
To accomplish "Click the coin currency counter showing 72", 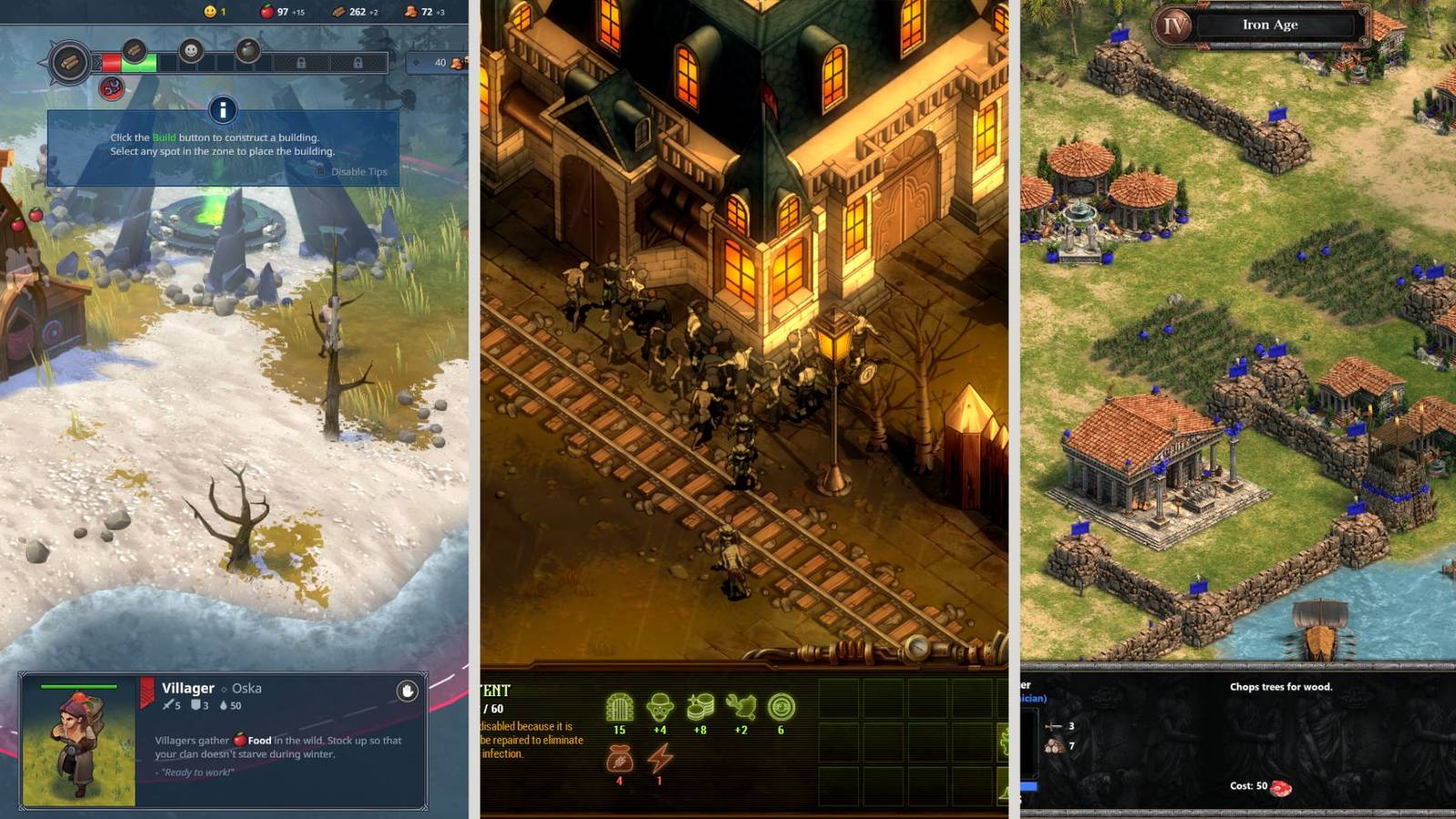I will (411, 12).
